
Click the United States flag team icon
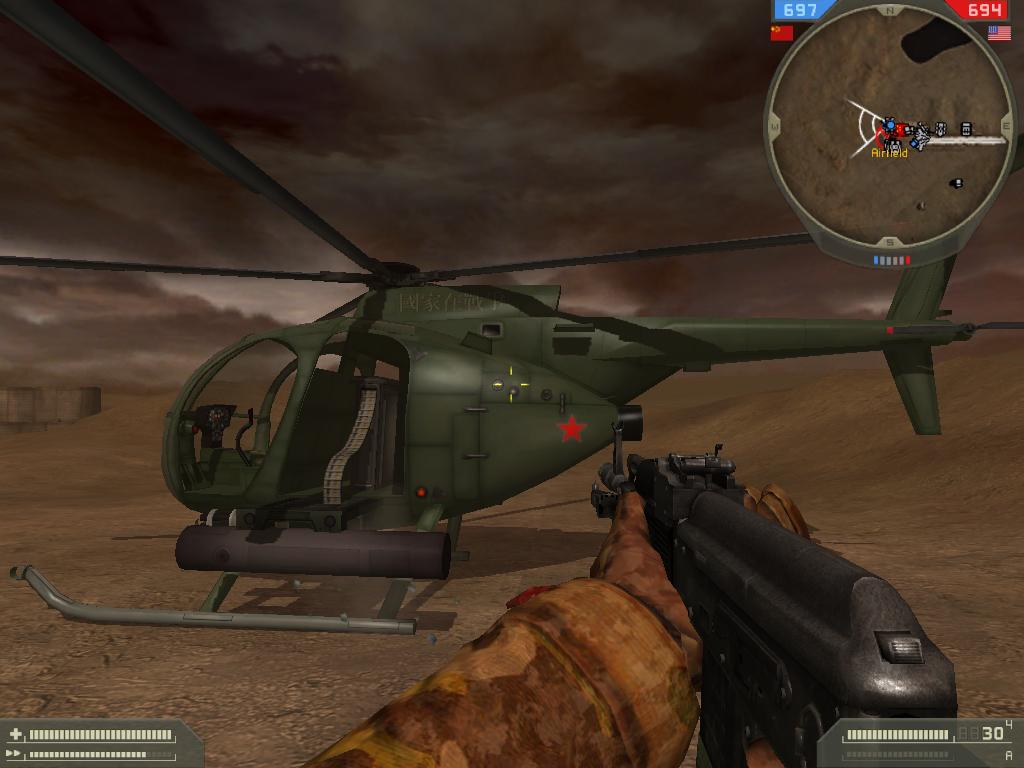click(998, 33)
